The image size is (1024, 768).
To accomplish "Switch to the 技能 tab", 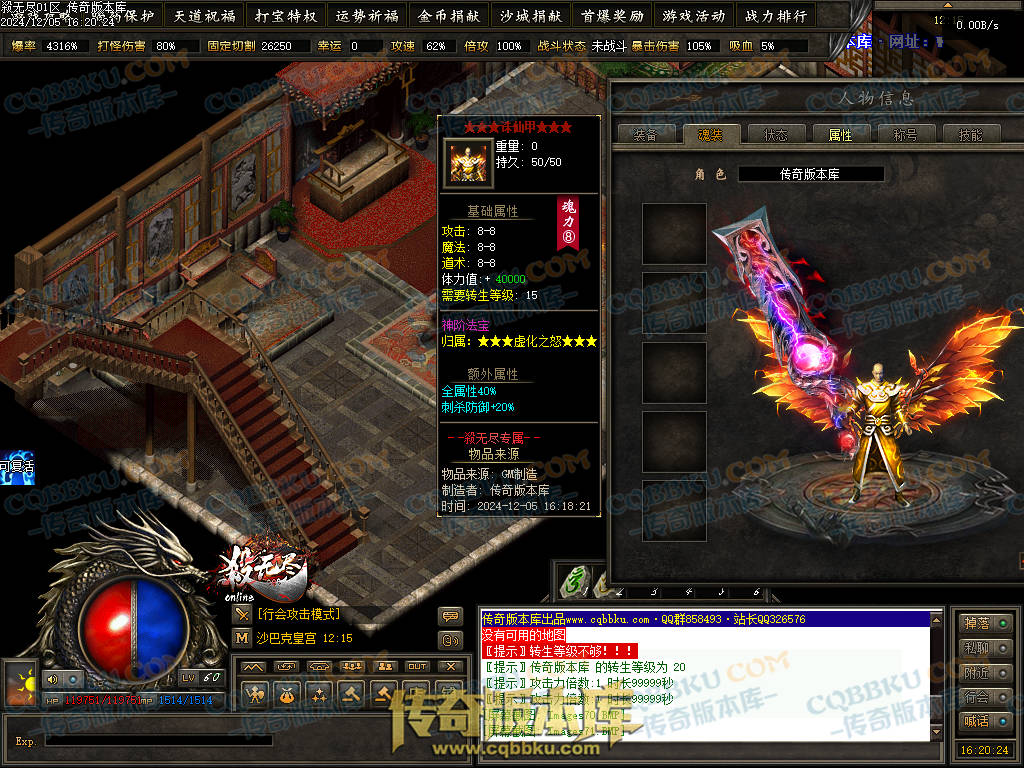I will pos(970,135).
